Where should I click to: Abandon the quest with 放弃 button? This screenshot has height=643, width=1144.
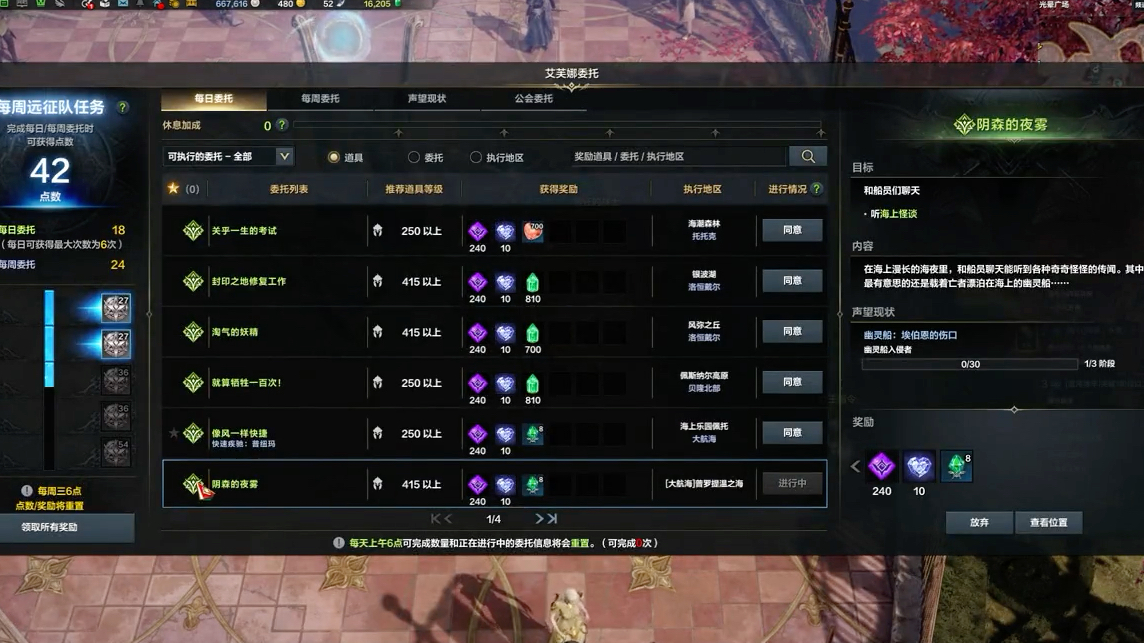[979, 523]
